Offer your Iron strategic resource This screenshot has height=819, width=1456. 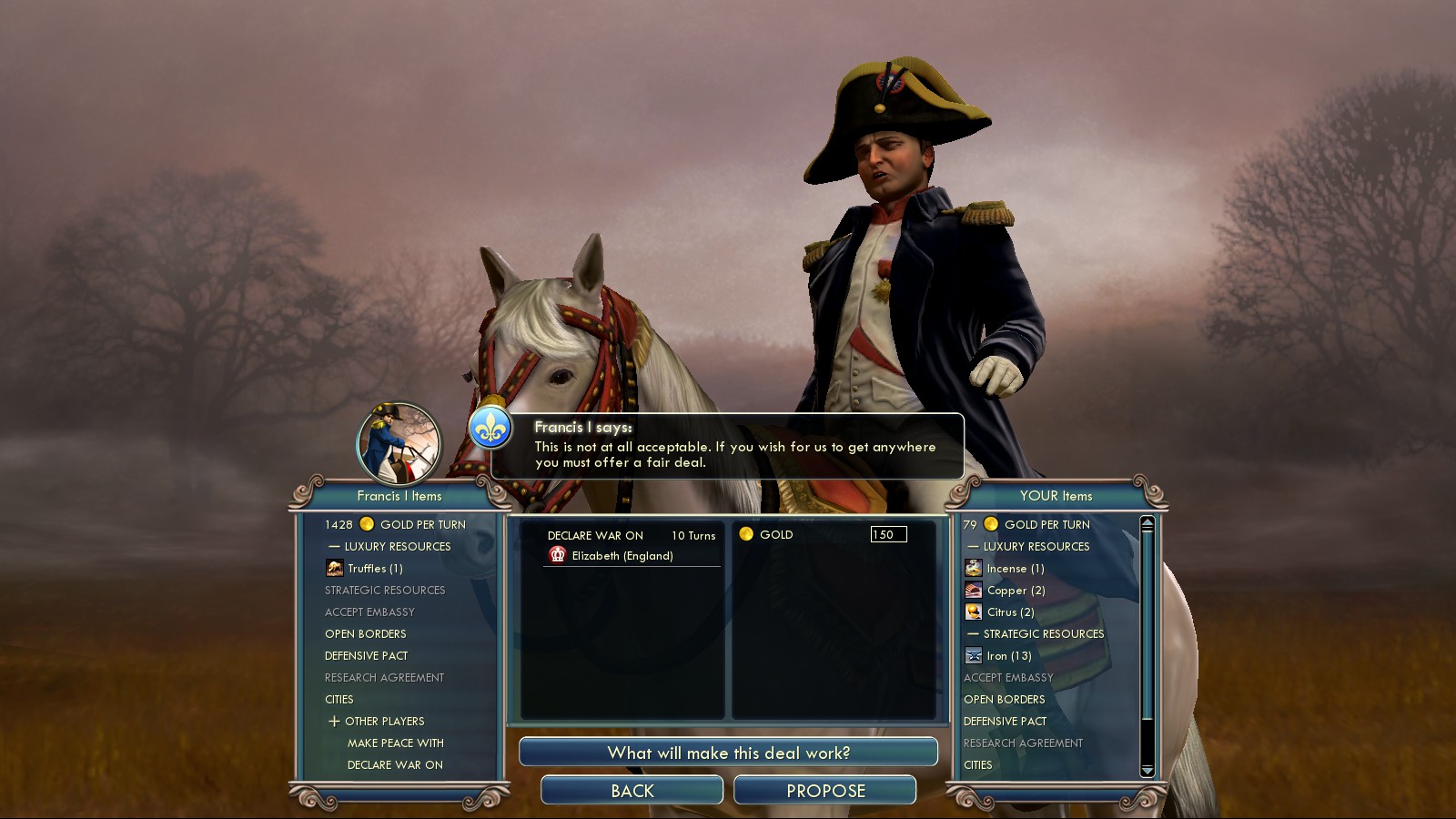tap(1008, 656)
